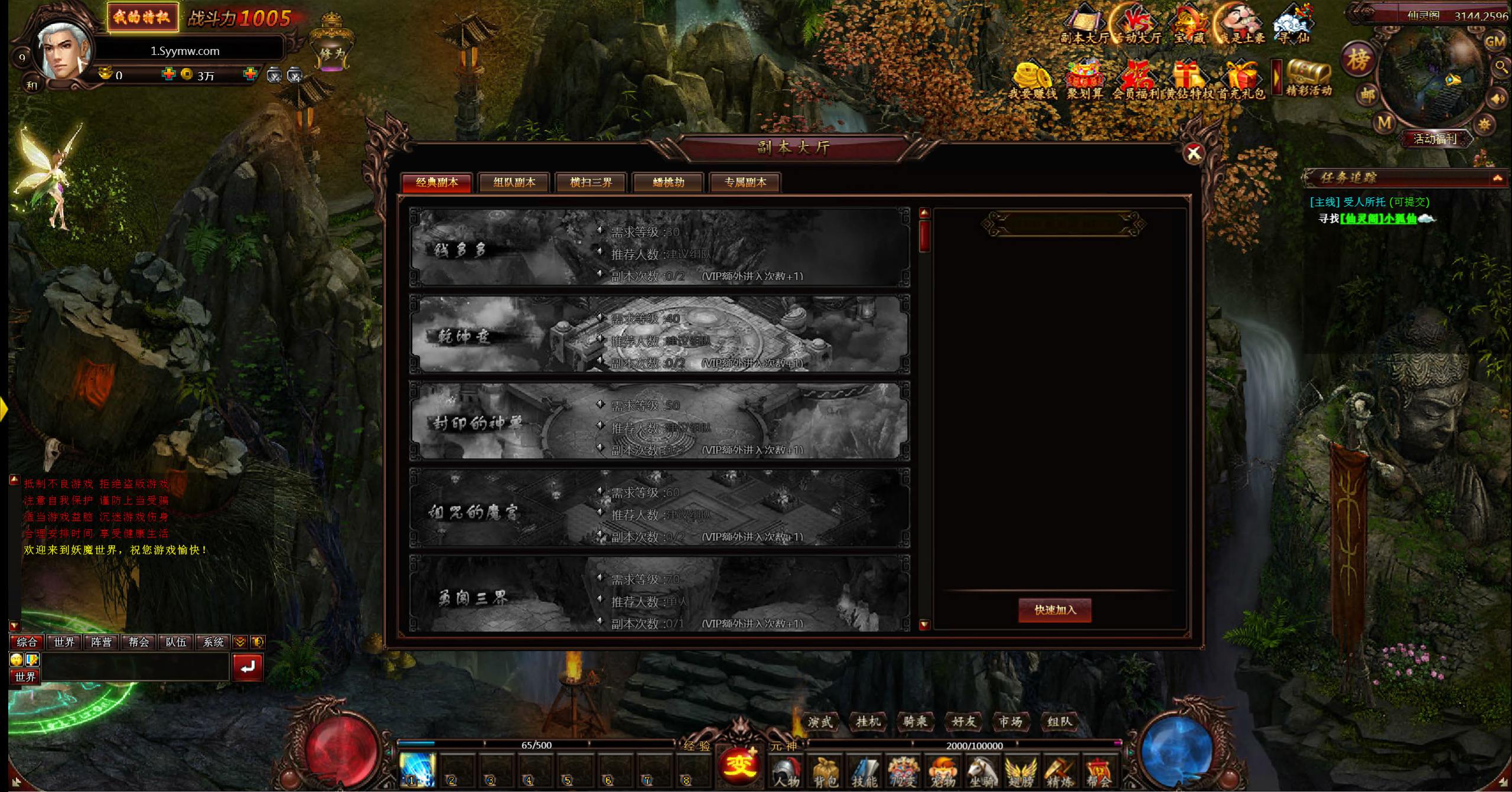Click the 我的特权 privileges button

(142, 17)
